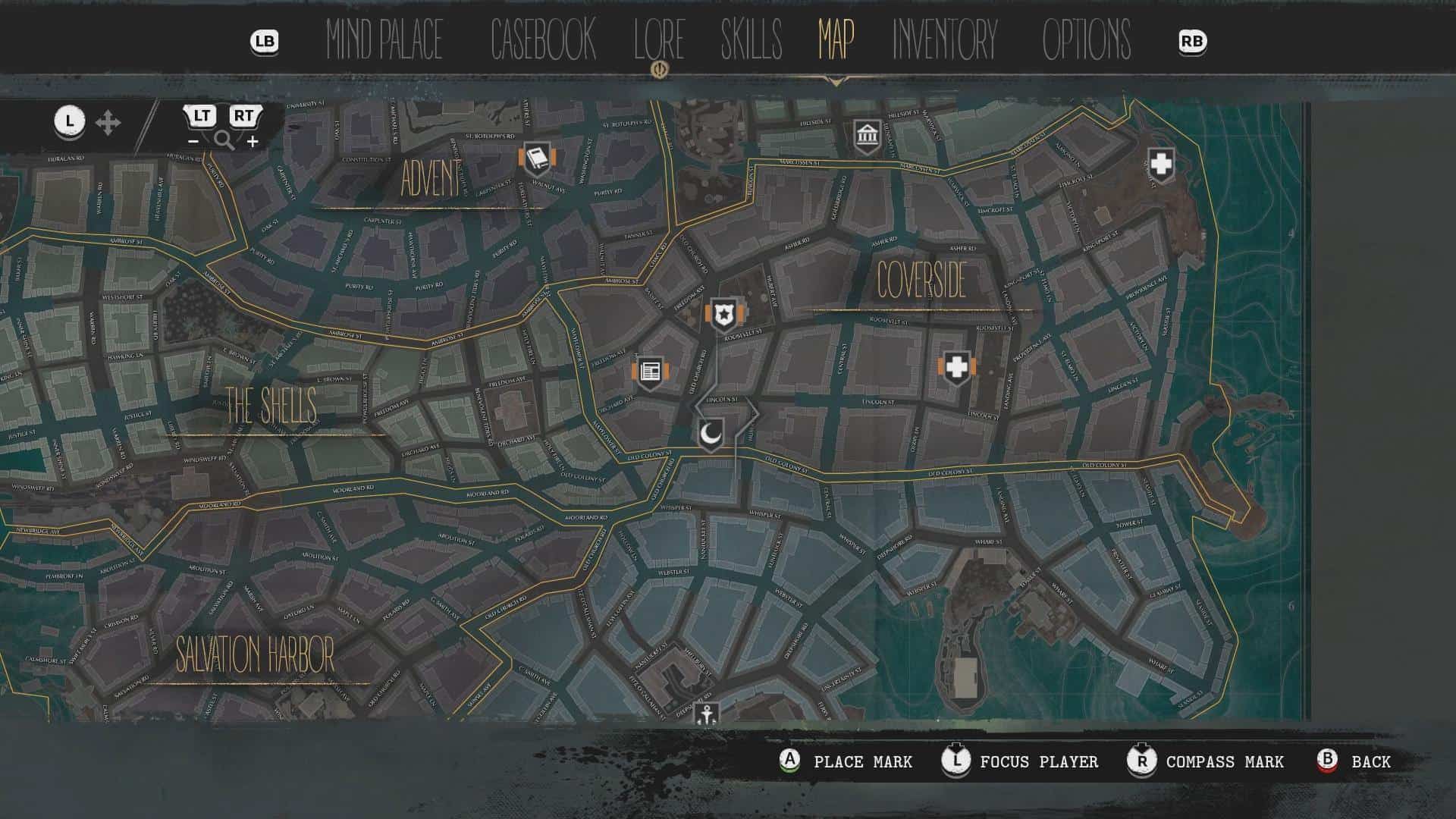
Task: Select the orange-bracketed hospital cross in Coverside
Action: (x=957, y=369)
